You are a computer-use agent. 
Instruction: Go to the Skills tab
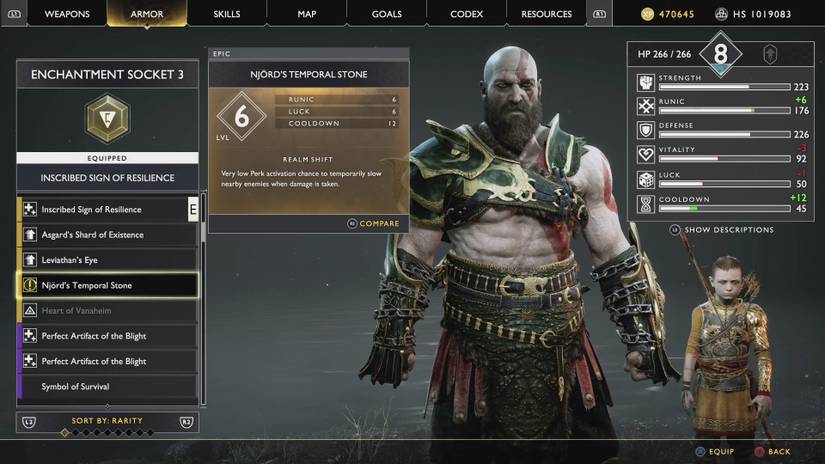click(227, 14)
